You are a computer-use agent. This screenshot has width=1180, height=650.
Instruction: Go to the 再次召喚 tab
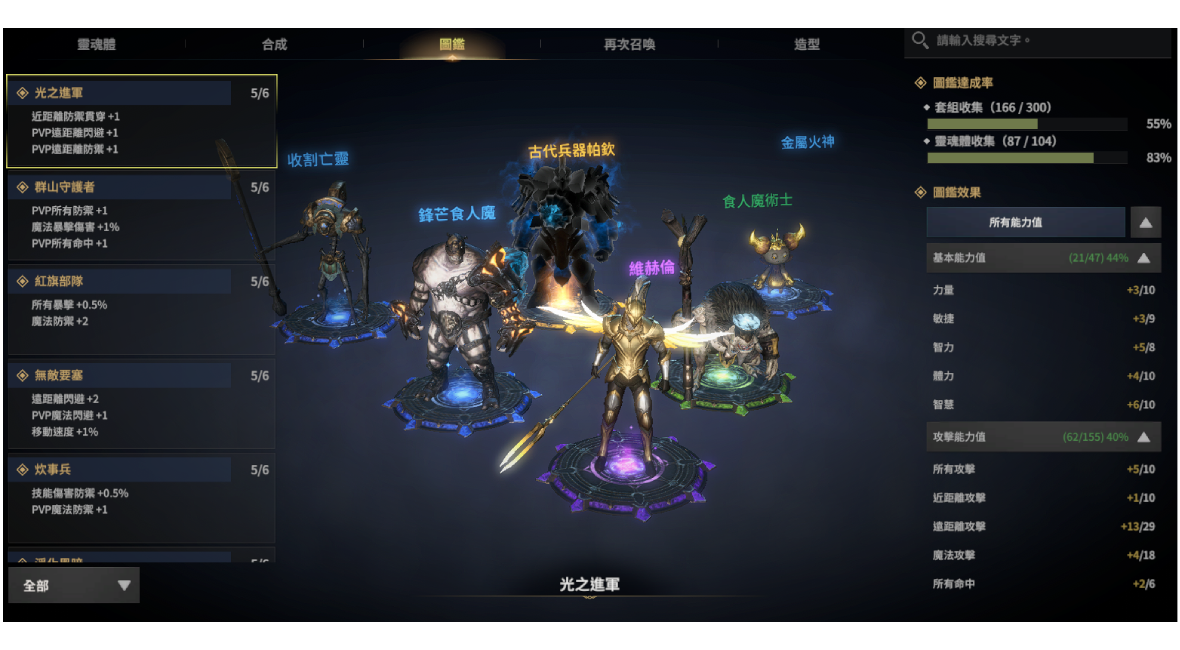[x=629, y=44]
